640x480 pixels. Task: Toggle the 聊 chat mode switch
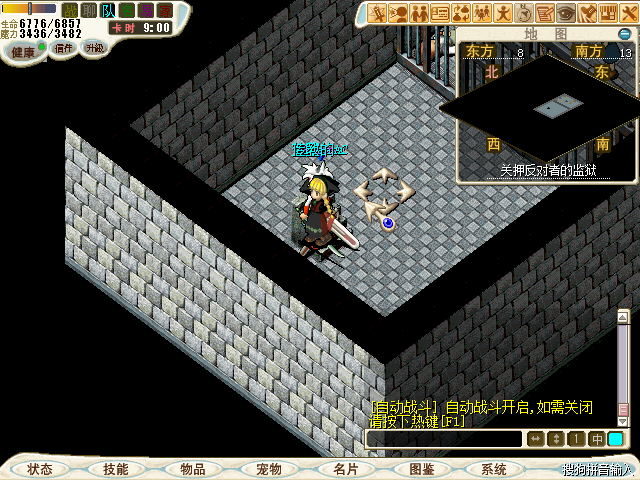point(89,10)
